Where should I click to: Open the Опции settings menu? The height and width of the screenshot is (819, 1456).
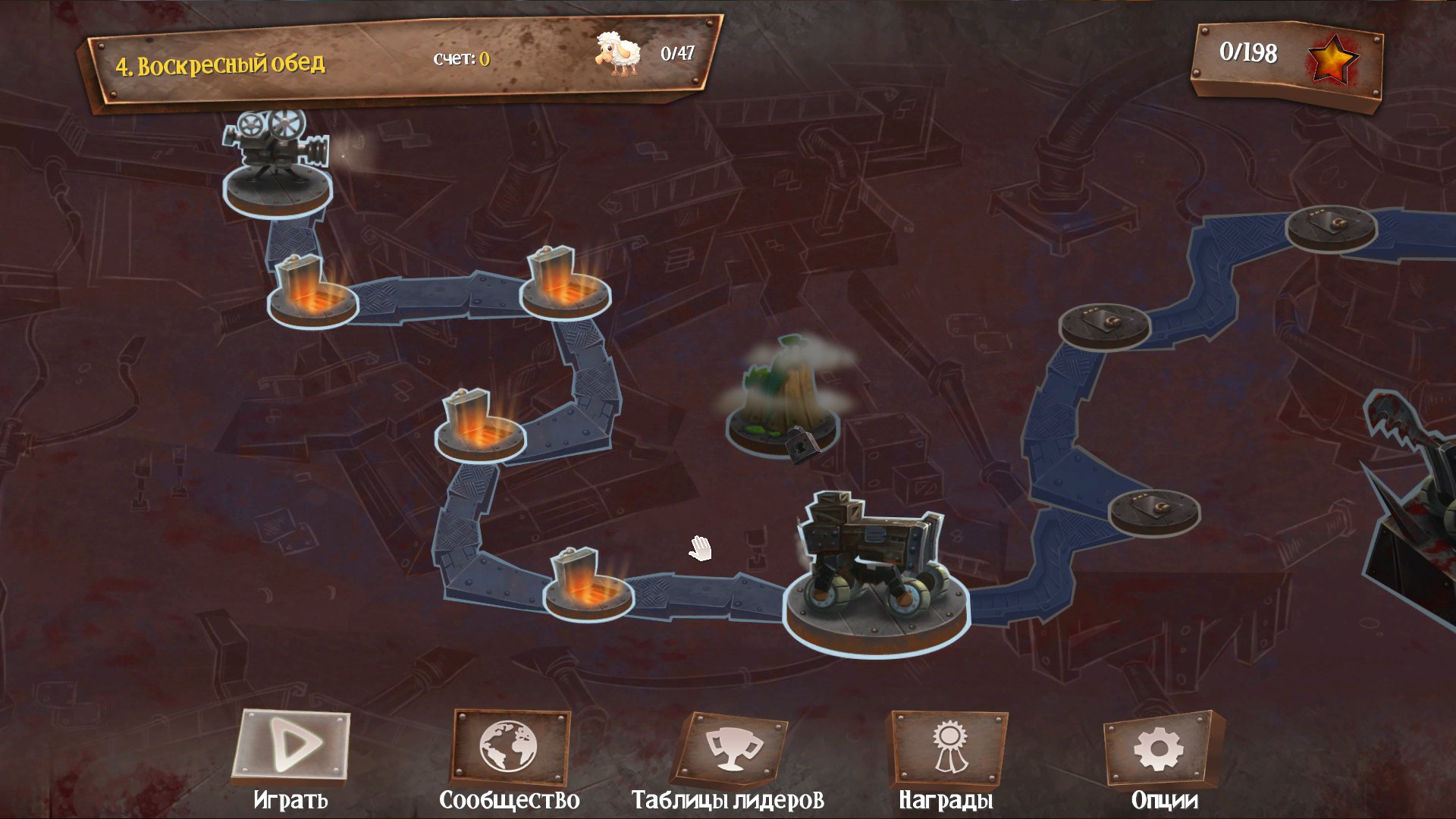pyautogui.click(x=1162, y=750)
